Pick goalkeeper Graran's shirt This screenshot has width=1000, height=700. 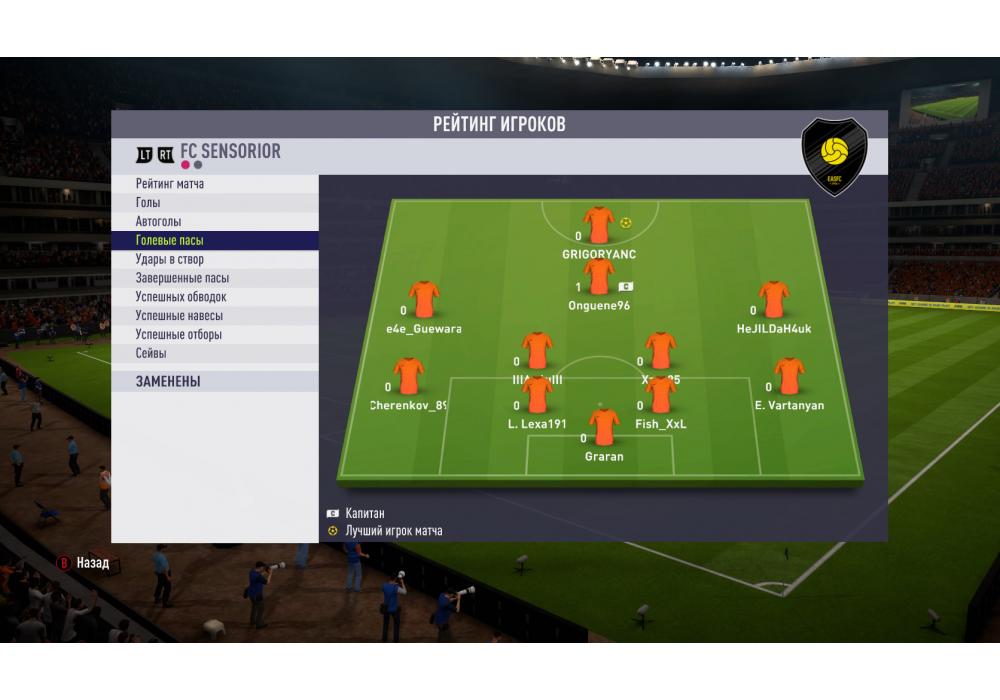(x=604, y=428)
